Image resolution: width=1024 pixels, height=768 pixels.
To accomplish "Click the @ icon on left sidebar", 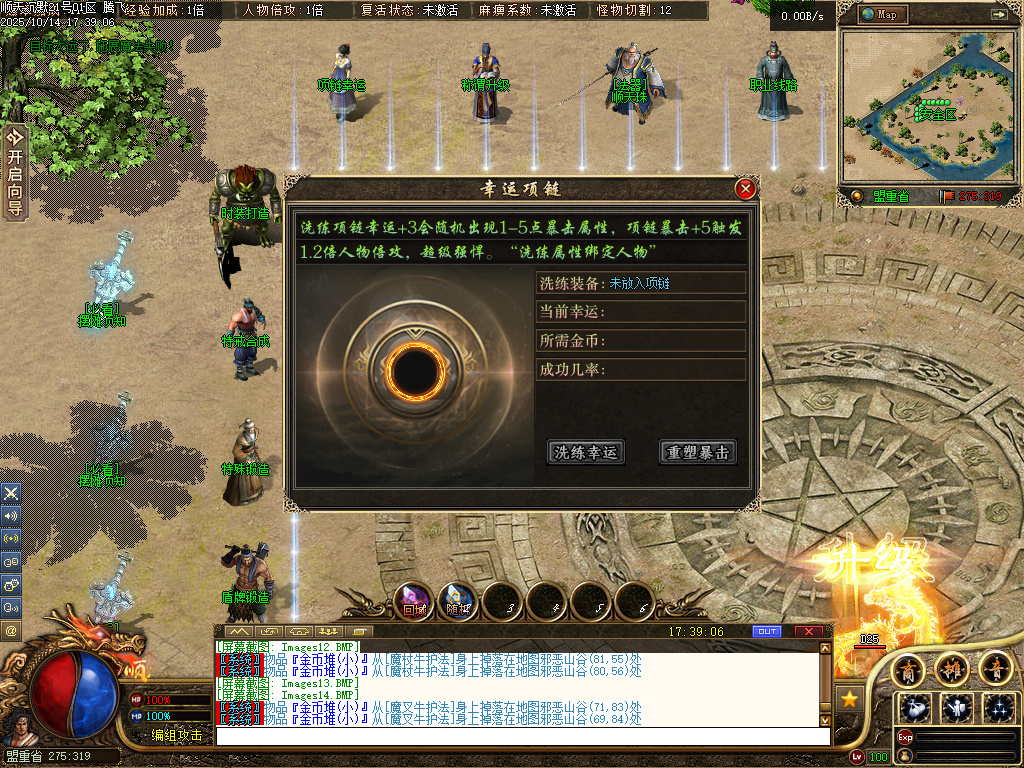I will pyautogui.click(x=11, y=630).
